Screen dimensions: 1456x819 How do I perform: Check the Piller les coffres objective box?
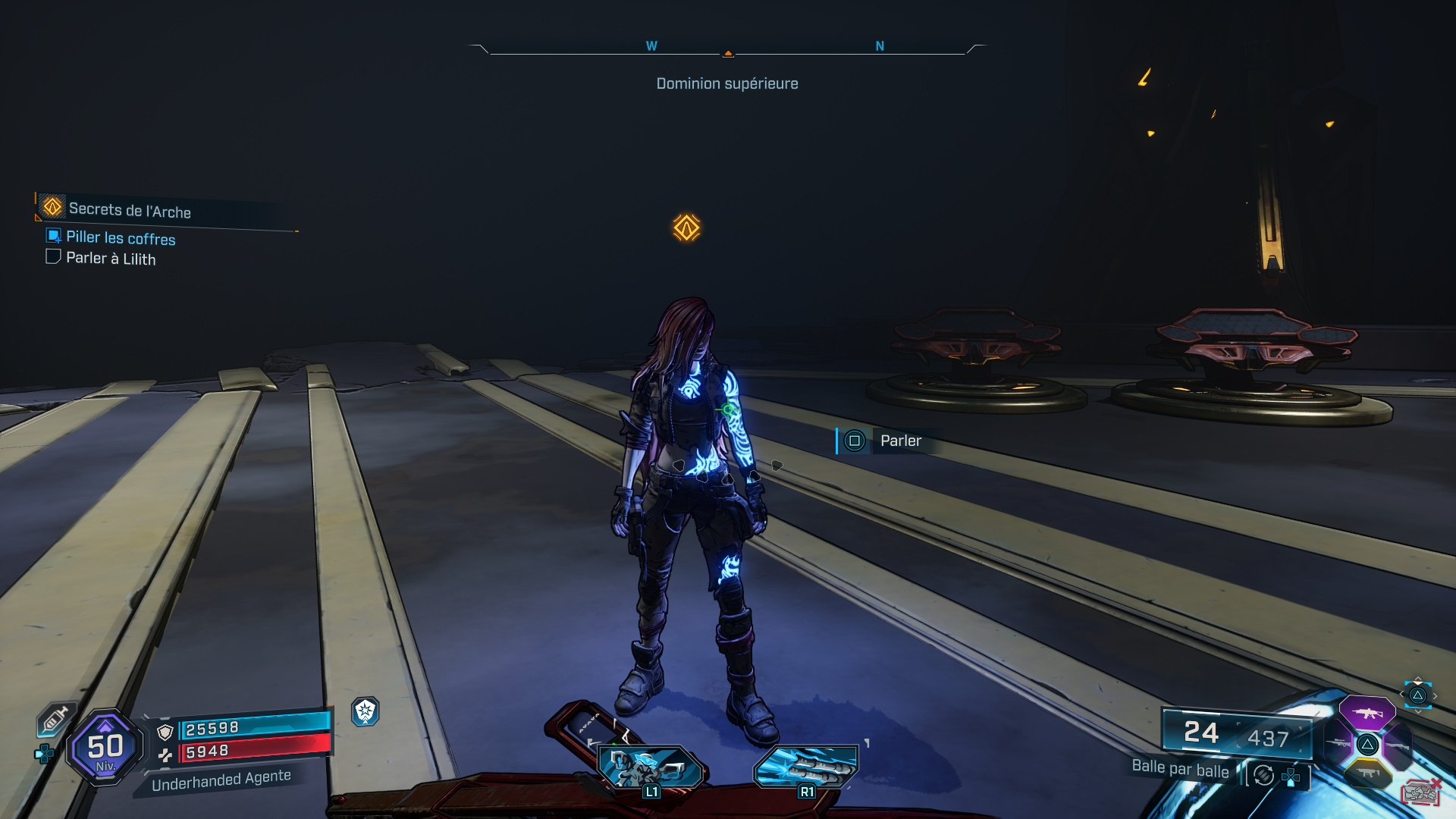coord(52,237)
